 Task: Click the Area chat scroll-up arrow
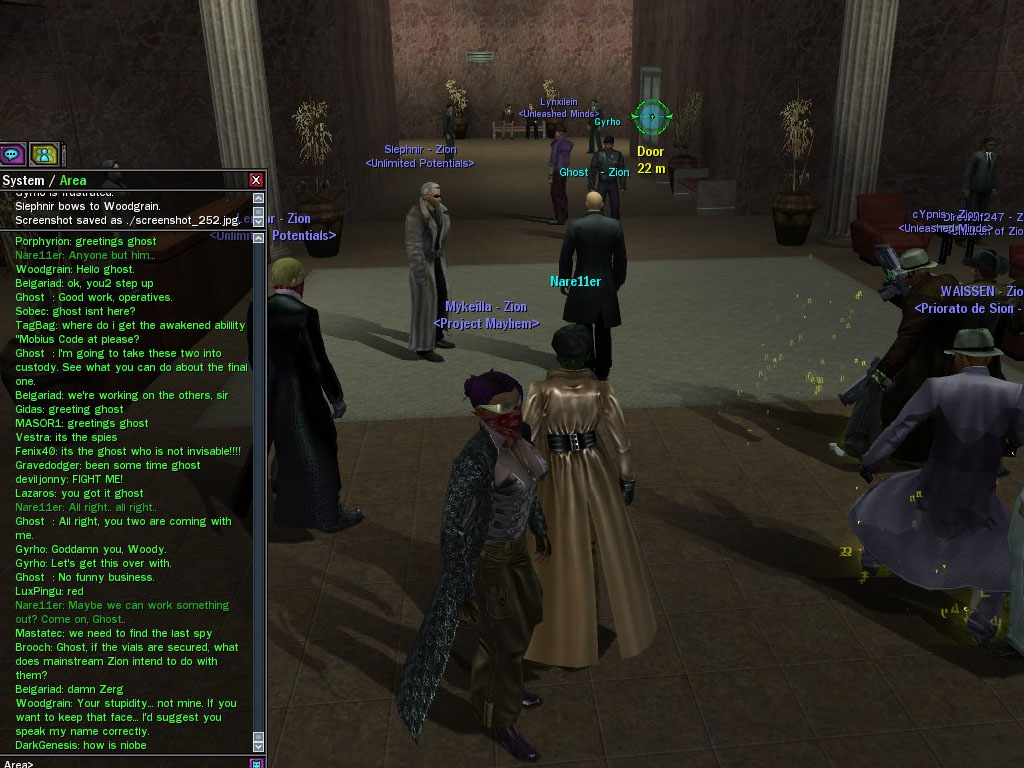click(259, 238)
